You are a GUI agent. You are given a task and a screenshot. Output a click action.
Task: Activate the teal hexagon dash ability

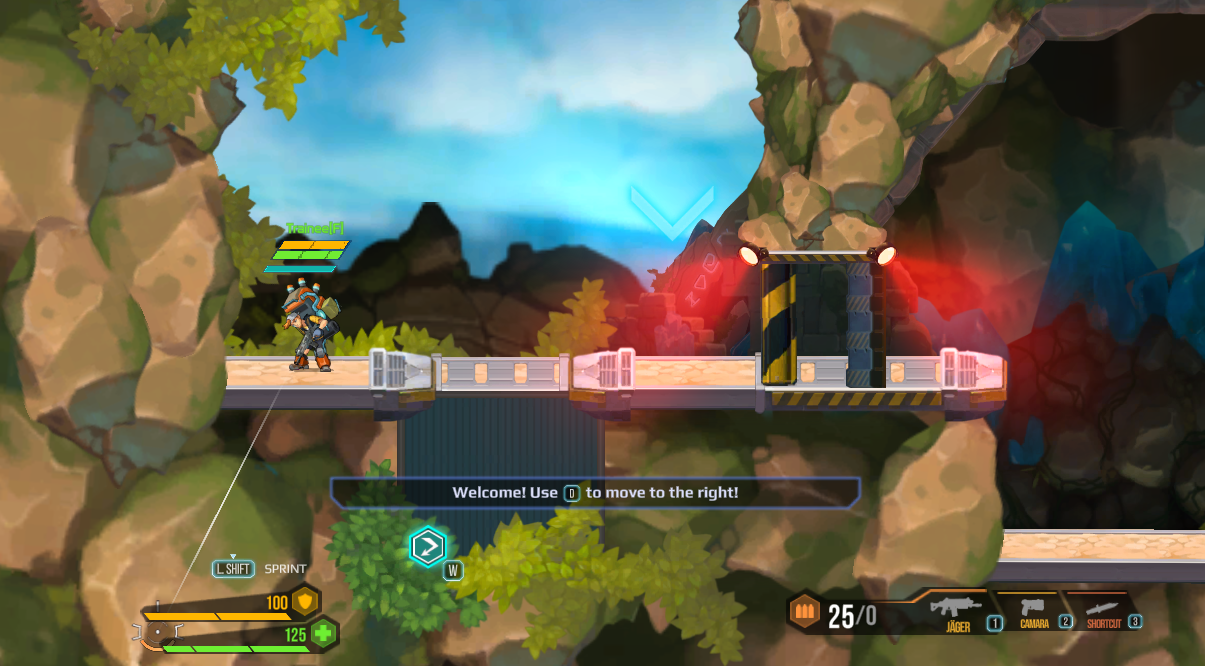(427, 546)
